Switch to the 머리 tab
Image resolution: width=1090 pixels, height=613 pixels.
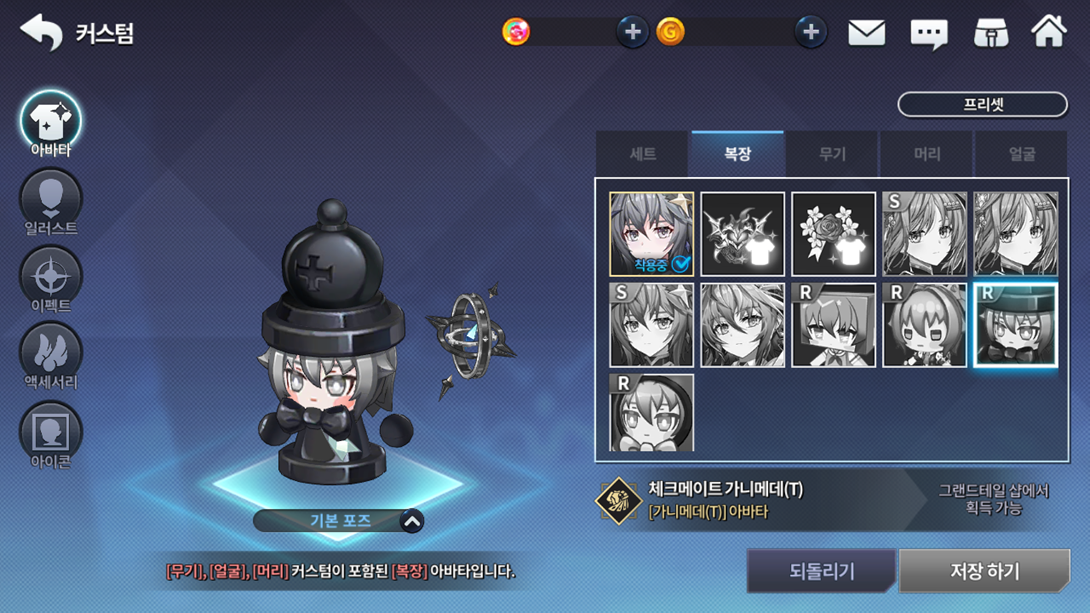[927, 154]
